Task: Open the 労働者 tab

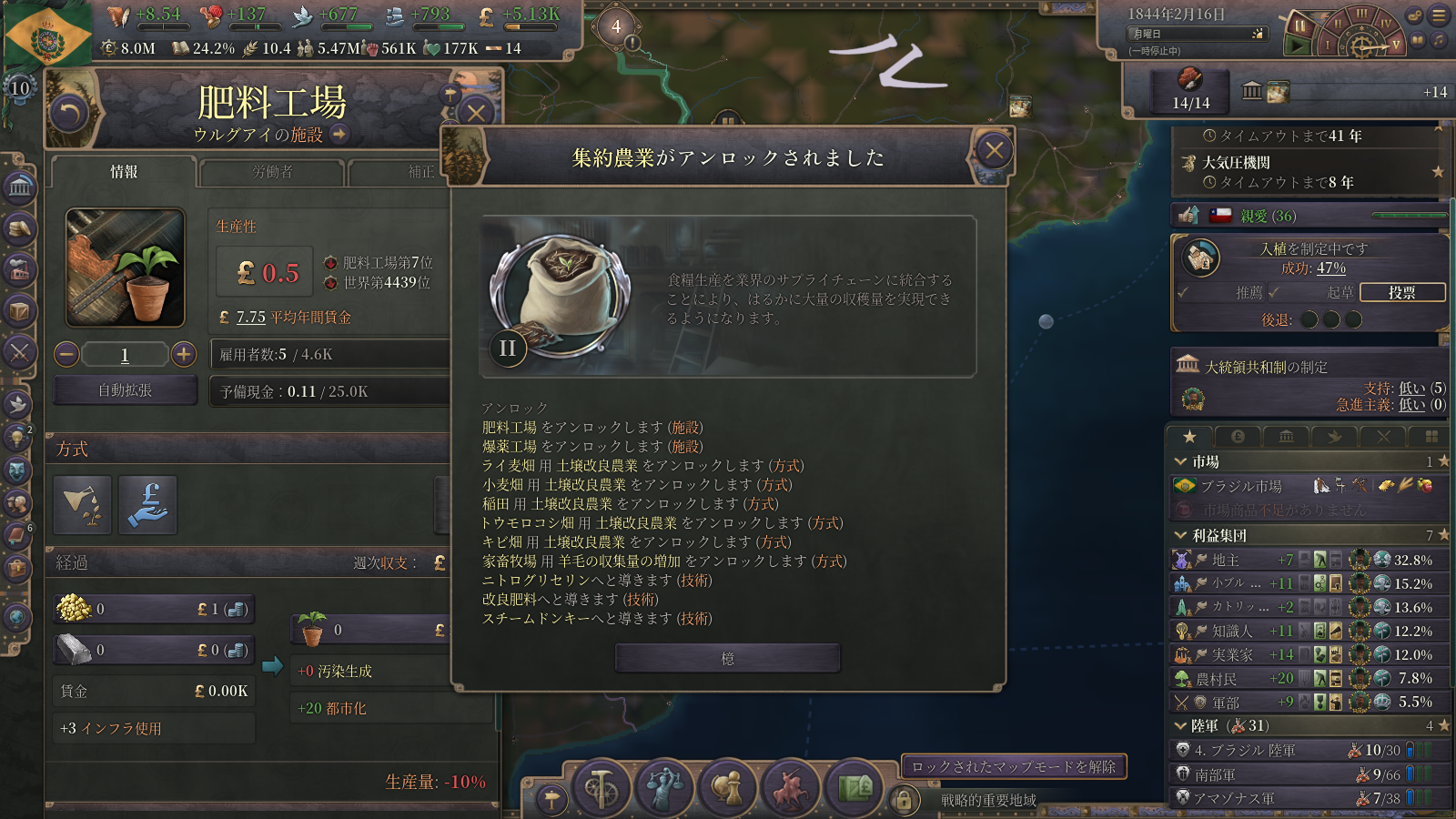Action: (272, 172)
